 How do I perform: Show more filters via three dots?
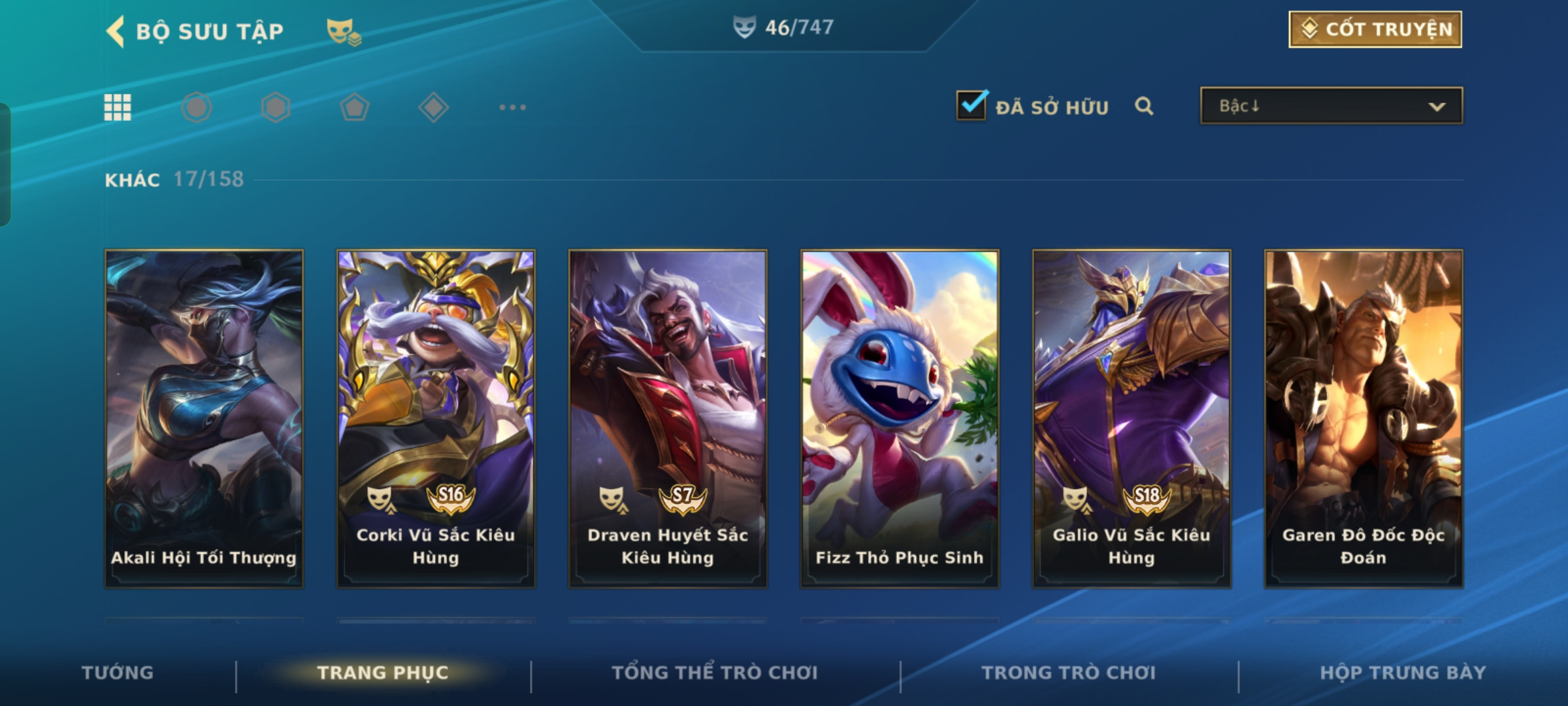[512, 107]
